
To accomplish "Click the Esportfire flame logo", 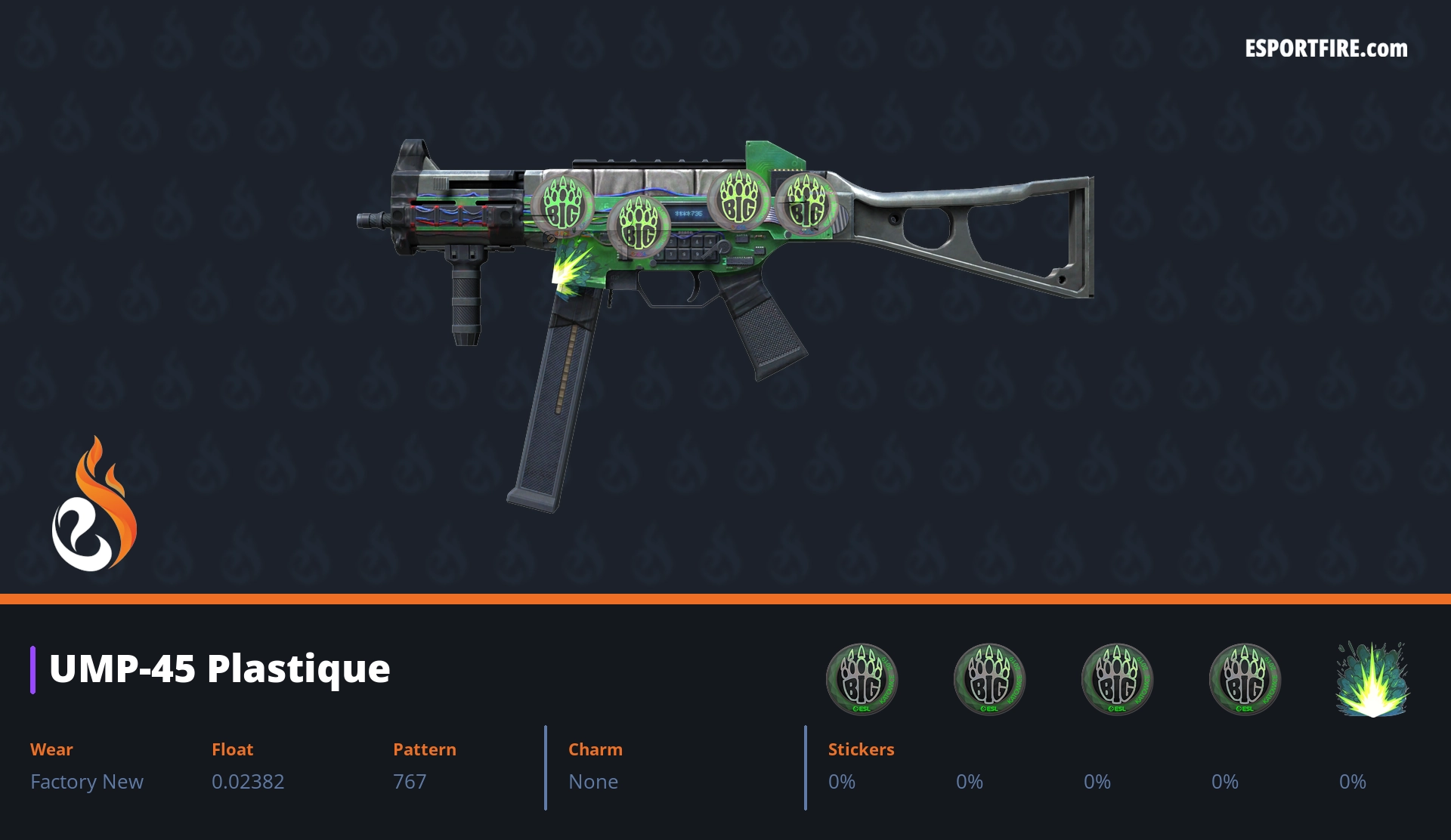I will tap(94, 505).
